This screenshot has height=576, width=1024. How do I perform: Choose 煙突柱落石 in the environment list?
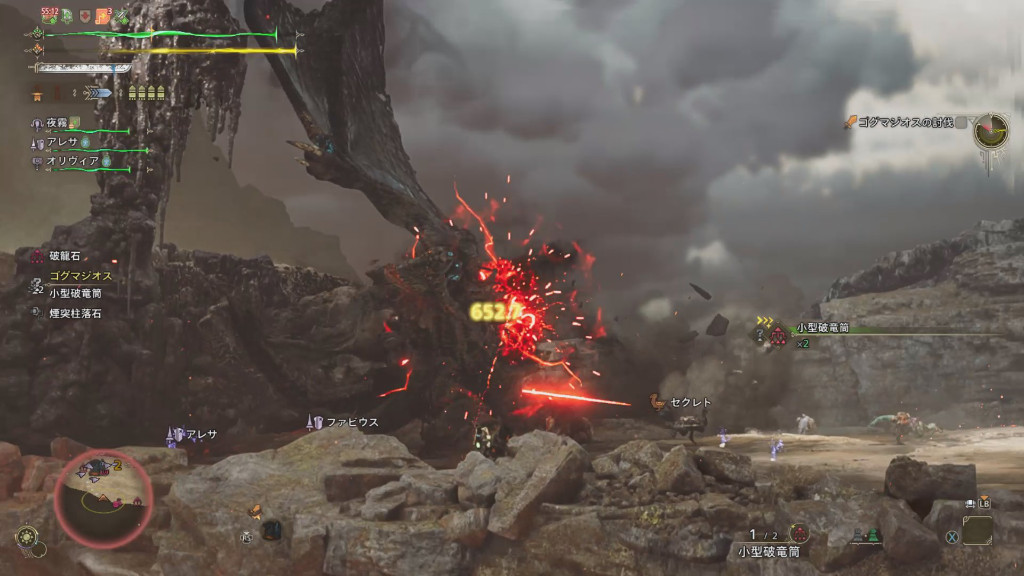74,313
